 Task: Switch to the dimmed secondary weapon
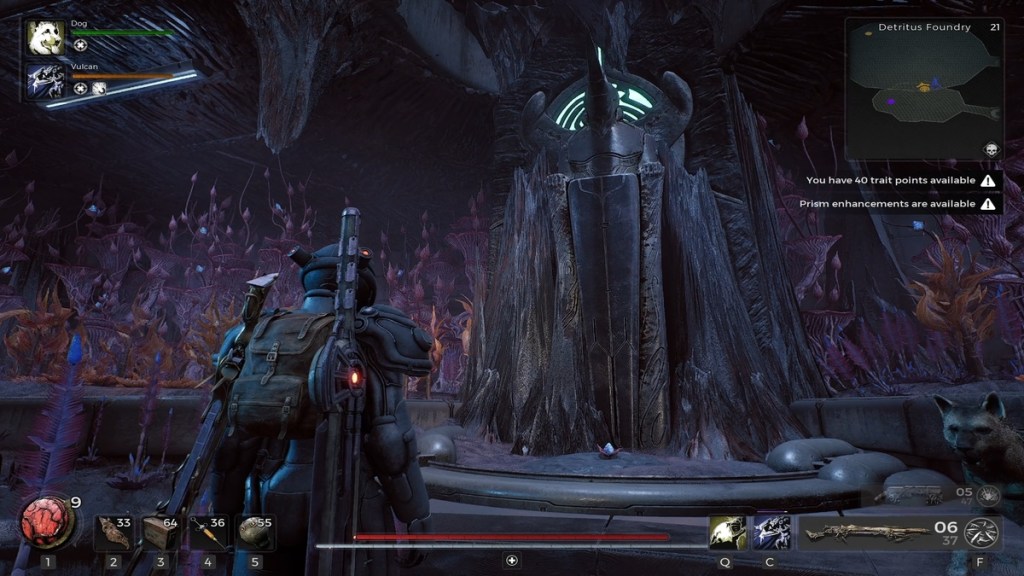(908, 495)
